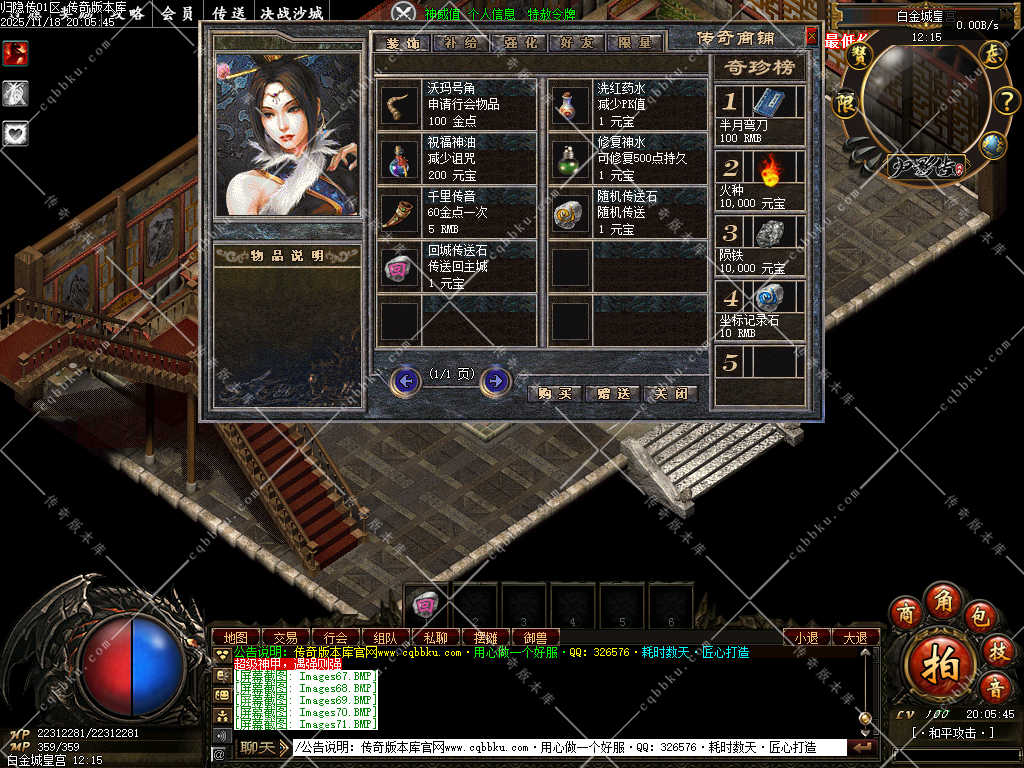
Task: Select the 好友 shop tab
Action: [579, 43]
